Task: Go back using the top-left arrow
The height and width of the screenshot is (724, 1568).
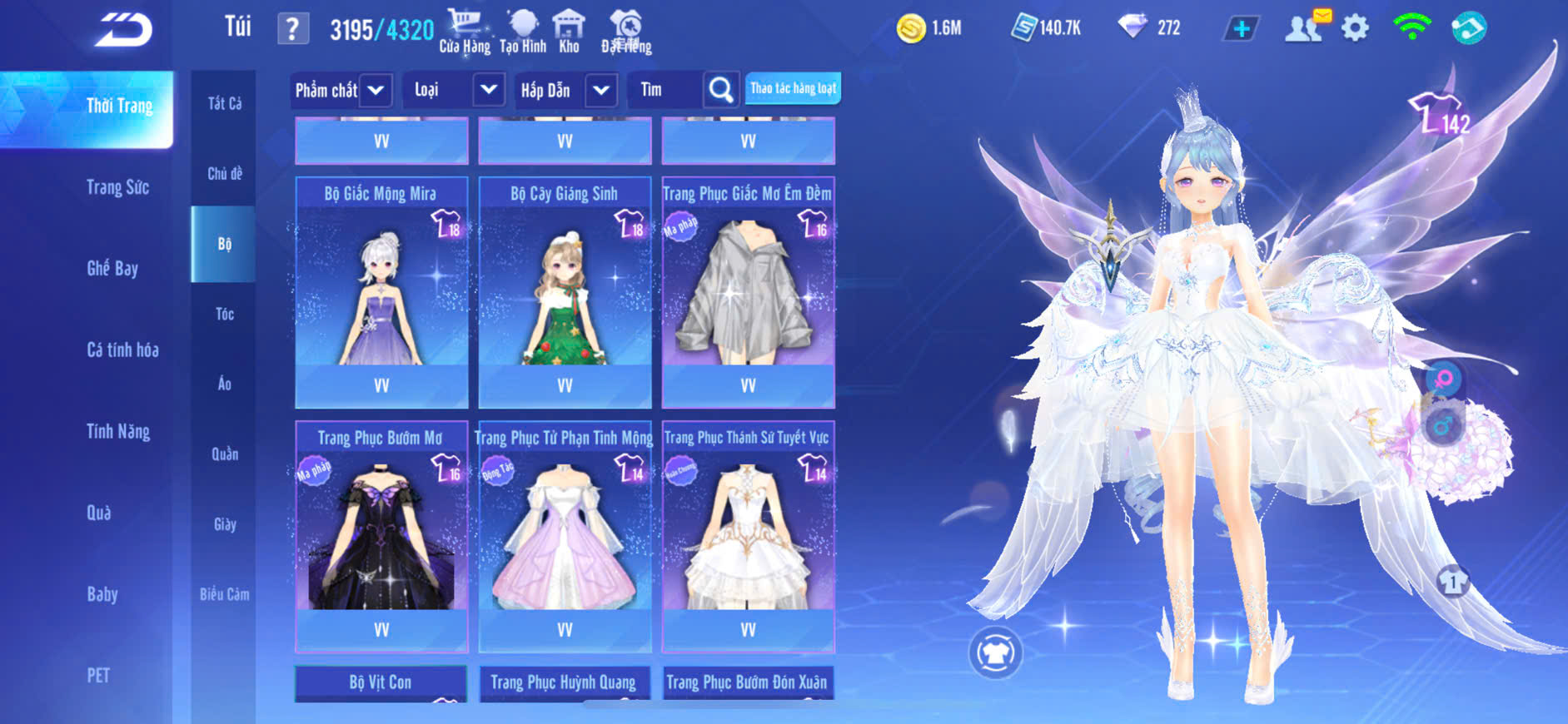Action: click(122, 30)
